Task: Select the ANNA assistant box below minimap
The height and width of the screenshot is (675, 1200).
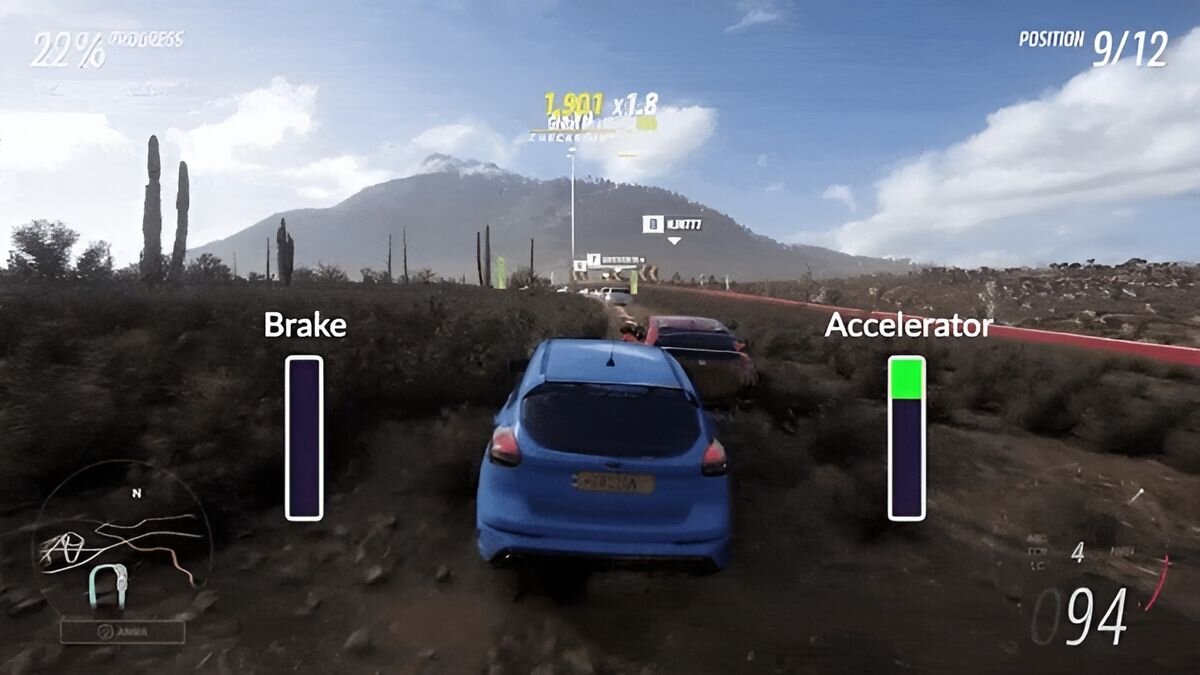Action: click(x=122, y=632)
